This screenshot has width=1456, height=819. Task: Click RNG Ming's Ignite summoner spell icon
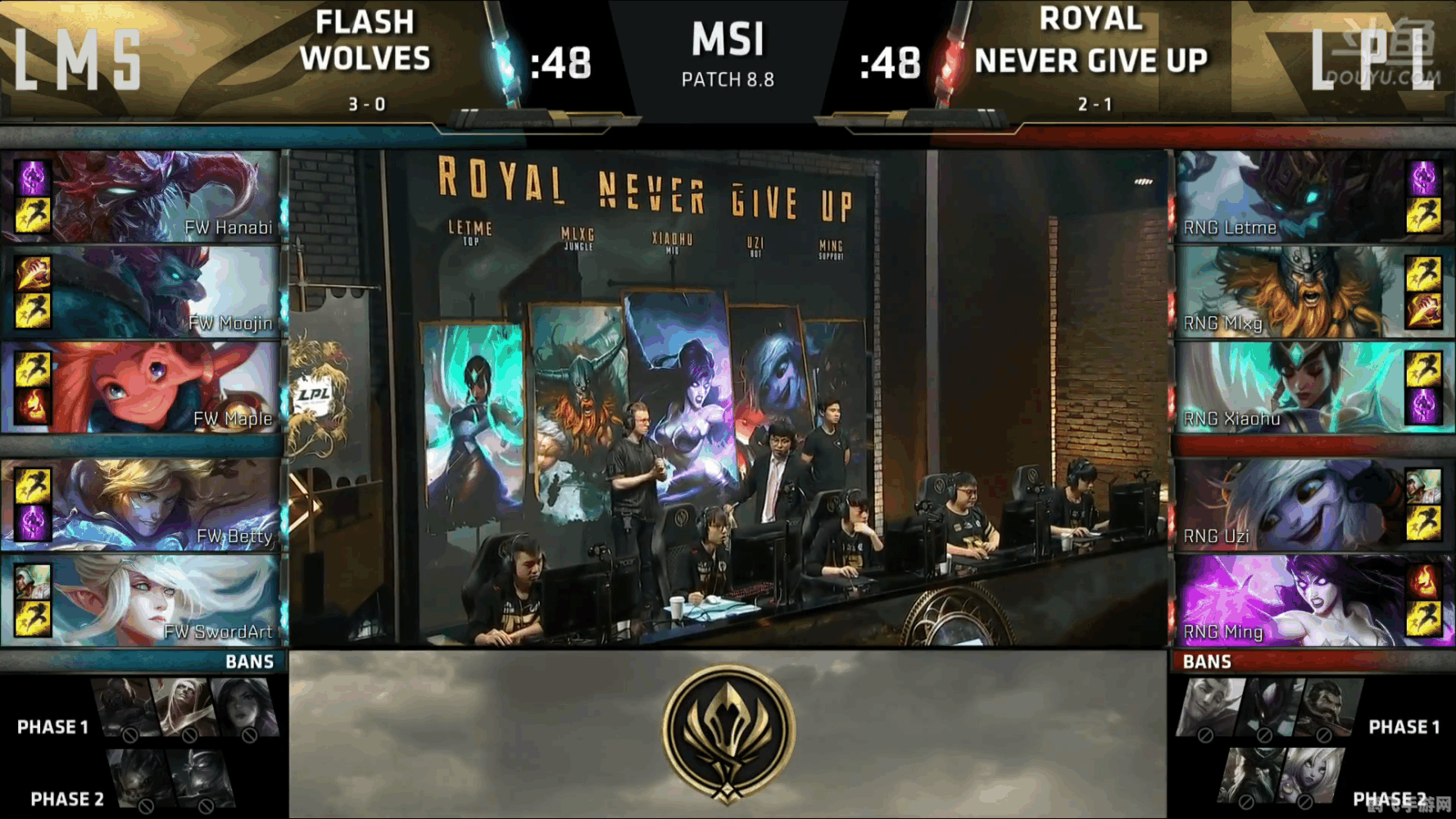1424,581
